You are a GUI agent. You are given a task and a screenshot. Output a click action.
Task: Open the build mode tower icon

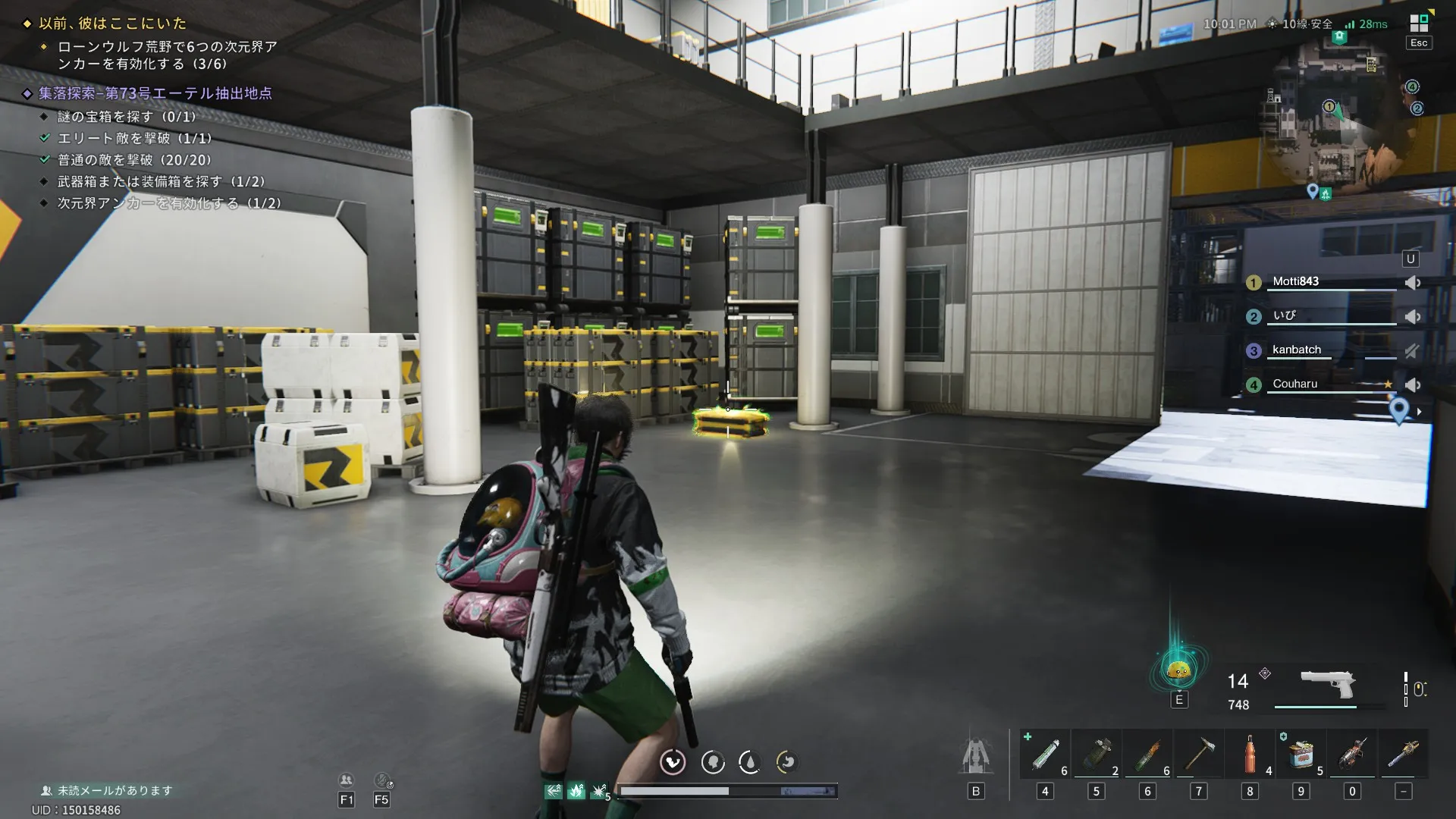pyautogui.click(x=976, y=756)
